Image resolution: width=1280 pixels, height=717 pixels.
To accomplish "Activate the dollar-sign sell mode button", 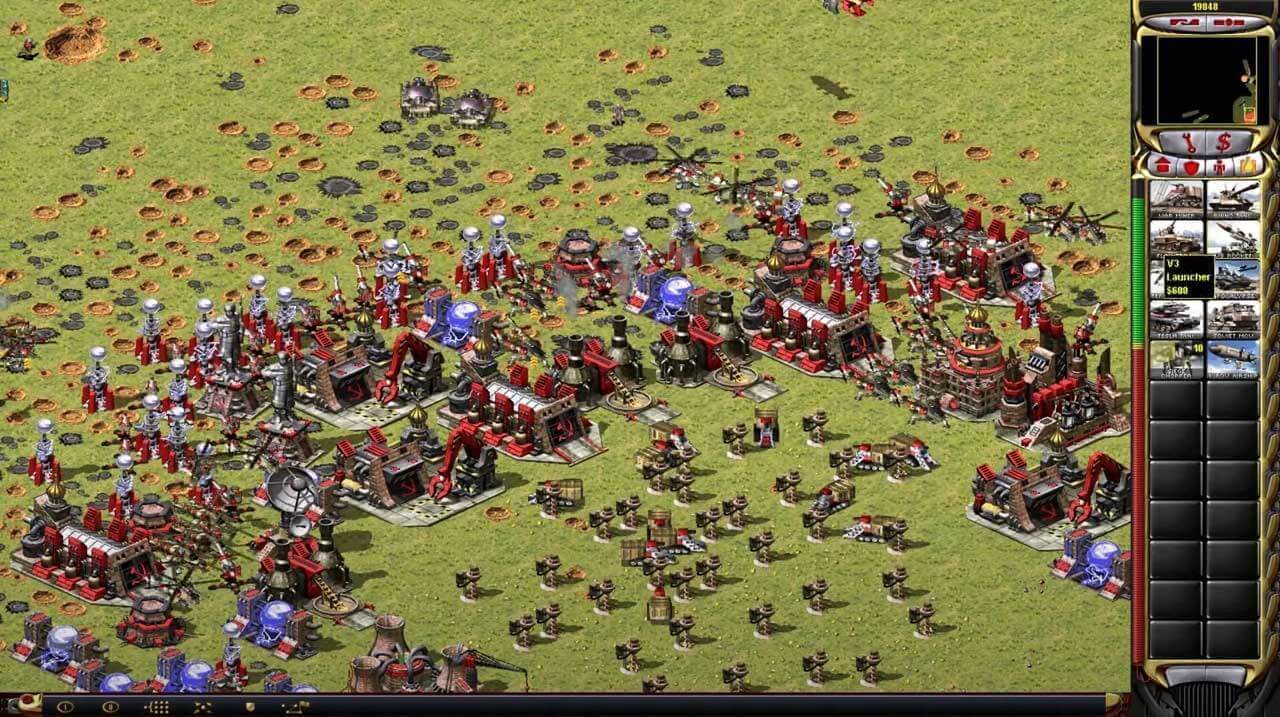I will click(x=1223, y=141).
